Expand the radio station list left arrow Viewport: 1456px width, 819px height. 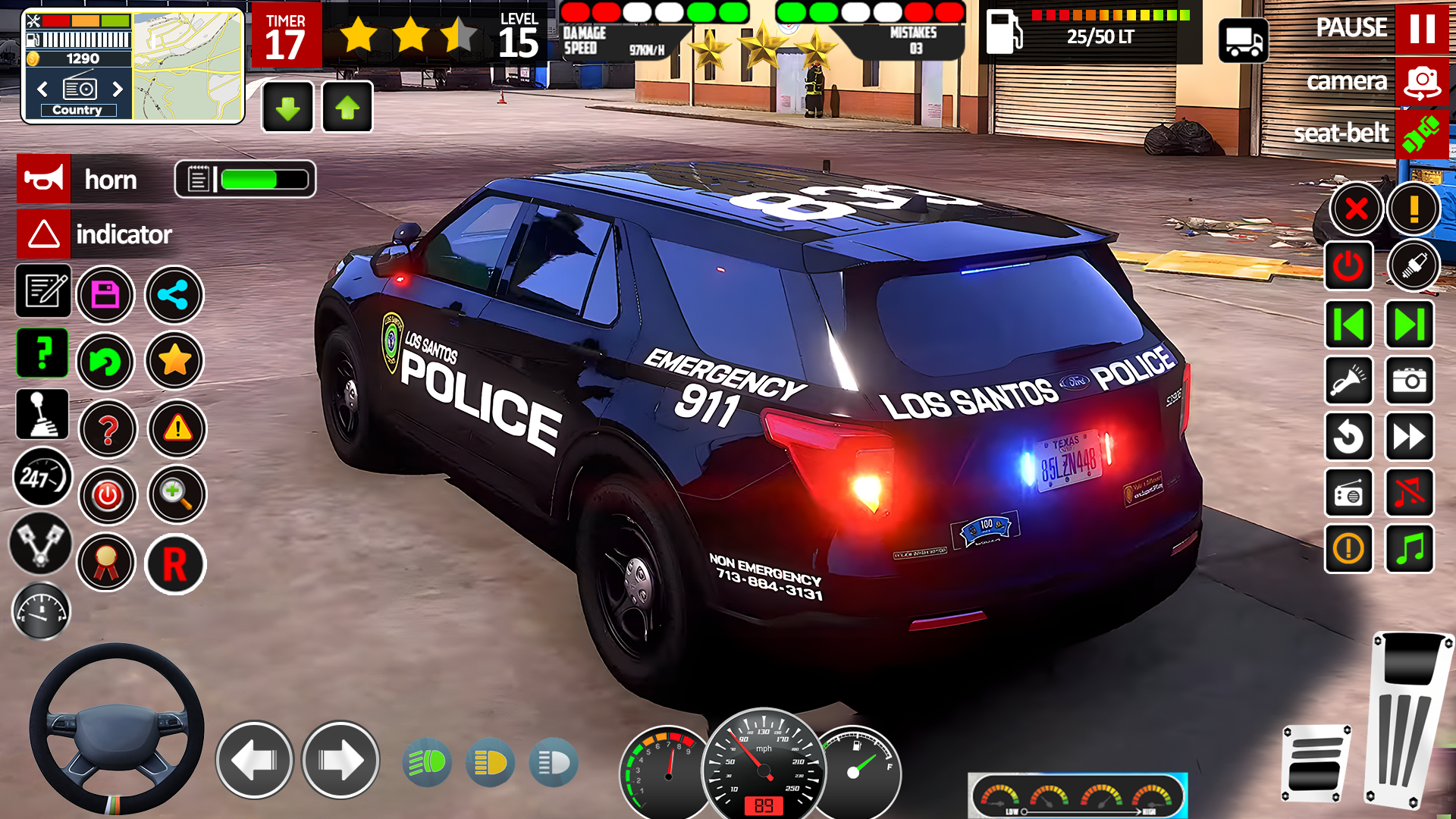(42, 89)
